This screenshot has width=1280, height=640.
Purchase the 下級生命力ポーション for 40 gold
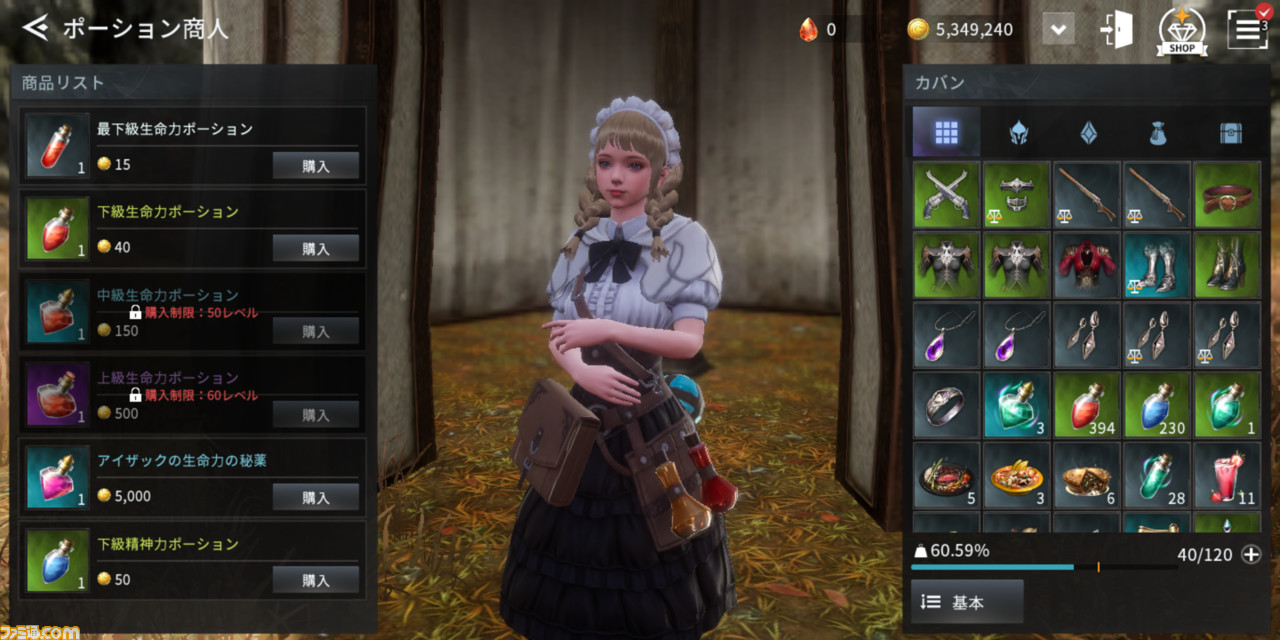315,249
